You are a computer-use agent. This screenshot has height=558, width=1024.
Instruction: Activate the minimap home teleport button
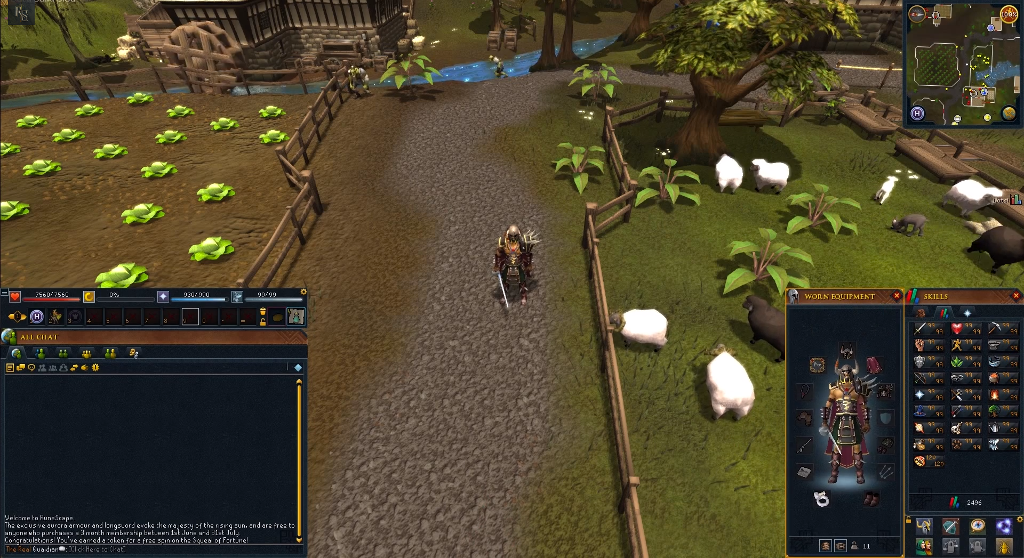tap(917, 114)
